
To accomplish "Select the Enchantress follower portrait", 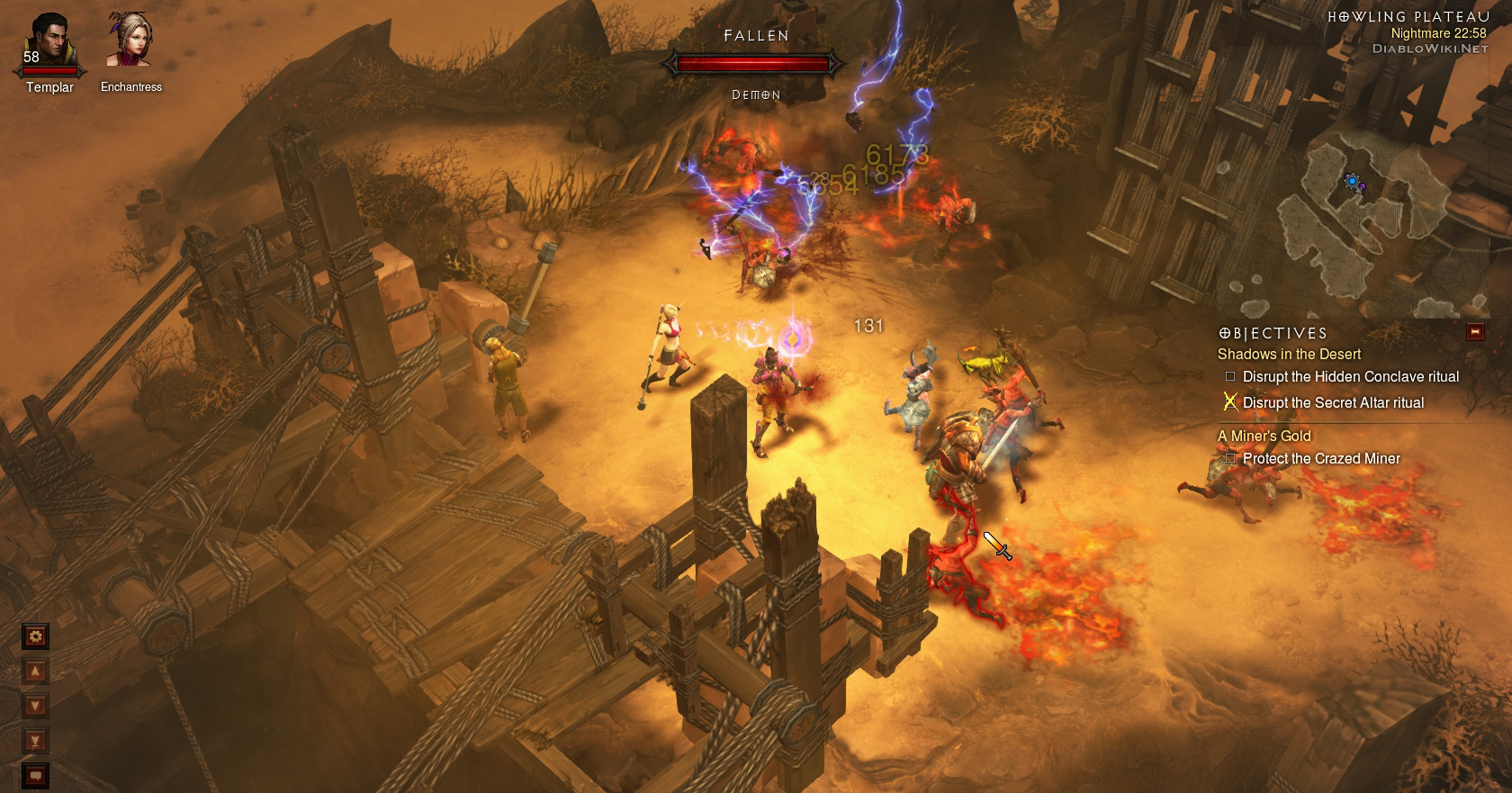I will (130, 41).
